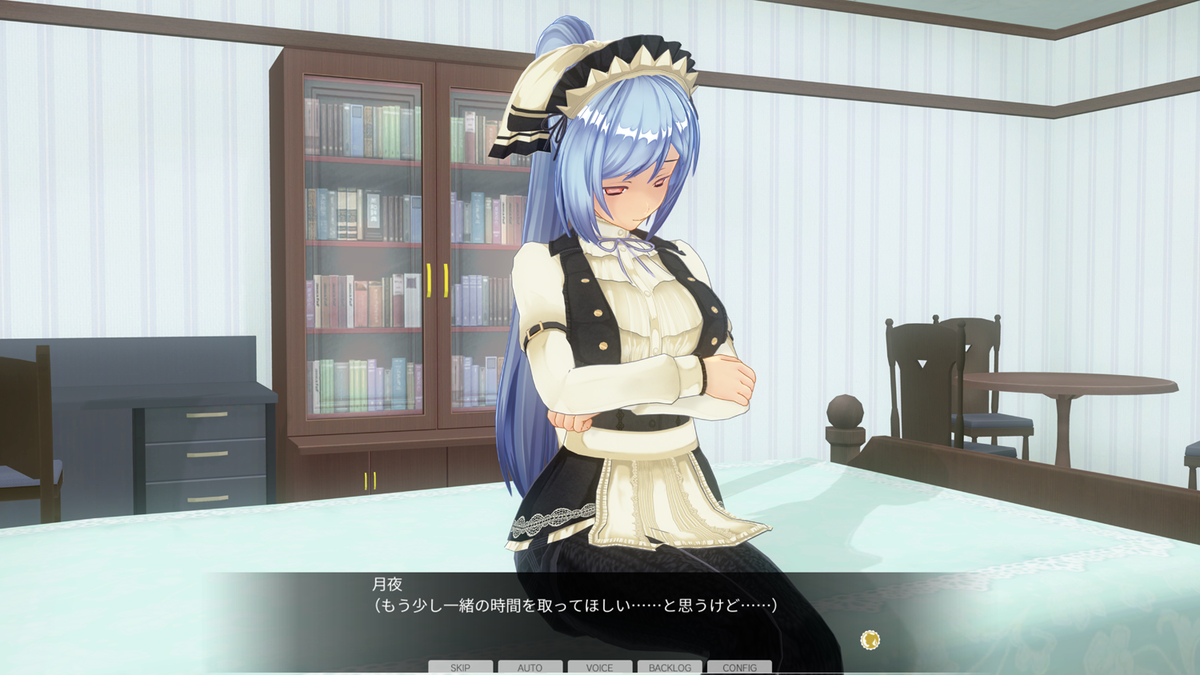Advance dialogue via the gold continue icon
This screenshot has width=1200, height=675.
click(870, 639)
